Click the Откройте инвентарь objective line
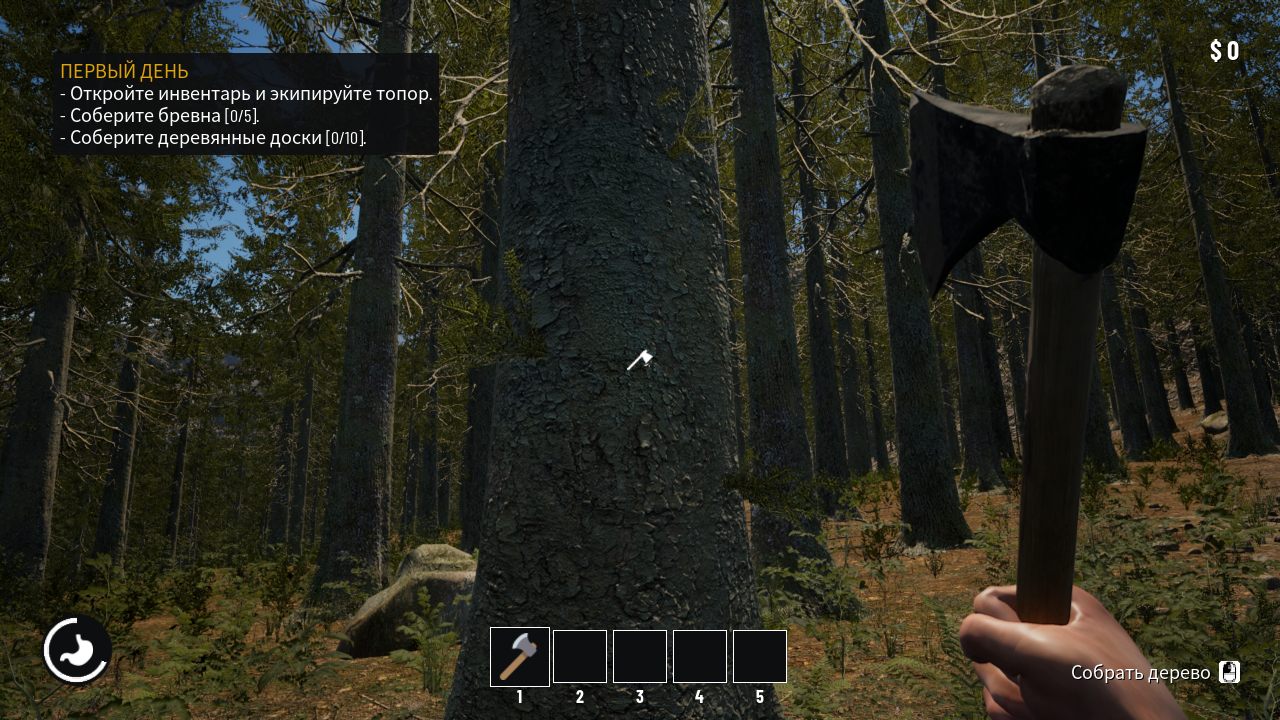This screenshot has height=720, width=1280. [247, 93]
